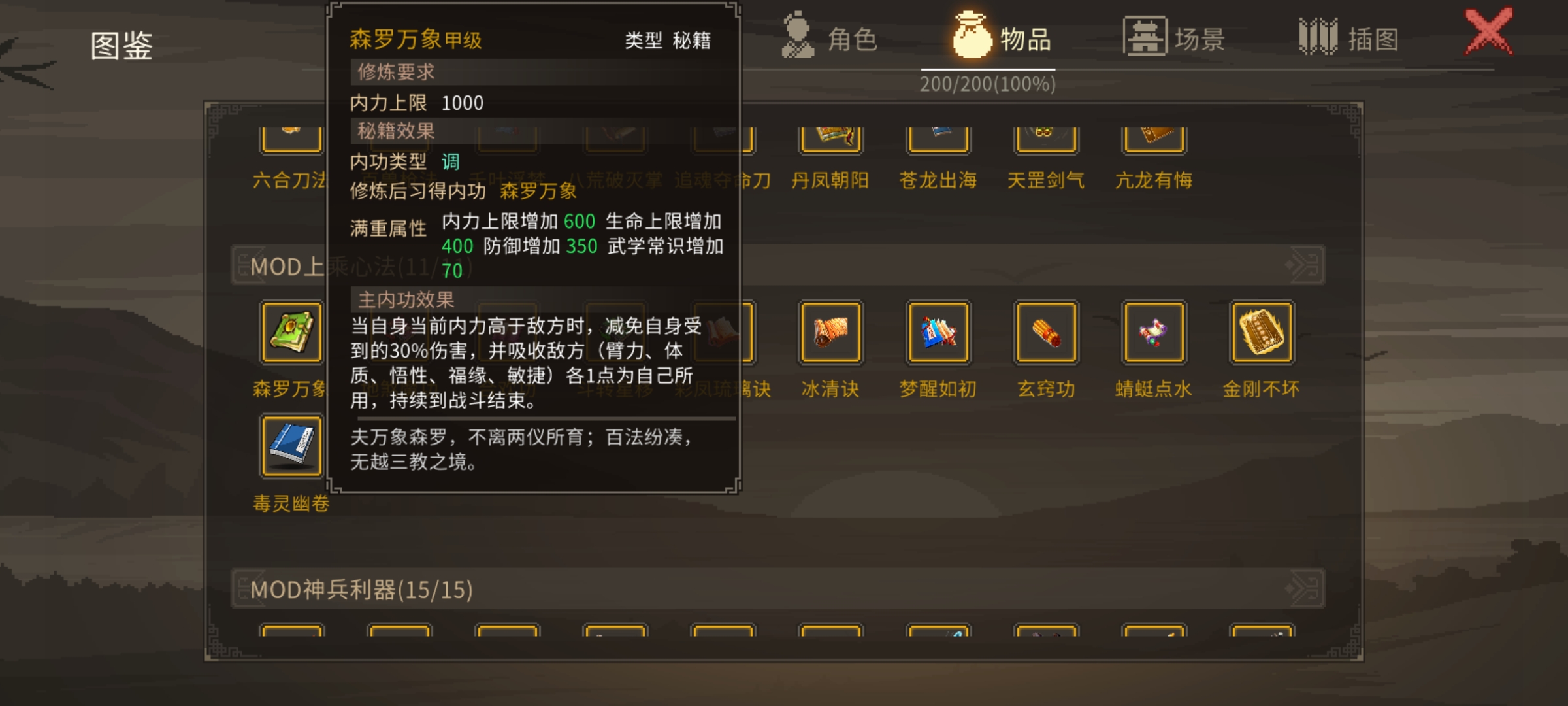This screenshot has height=706, width=1568.
Task: View the 冰清诀 scroll icon
Action: click(x=829, y=332)
